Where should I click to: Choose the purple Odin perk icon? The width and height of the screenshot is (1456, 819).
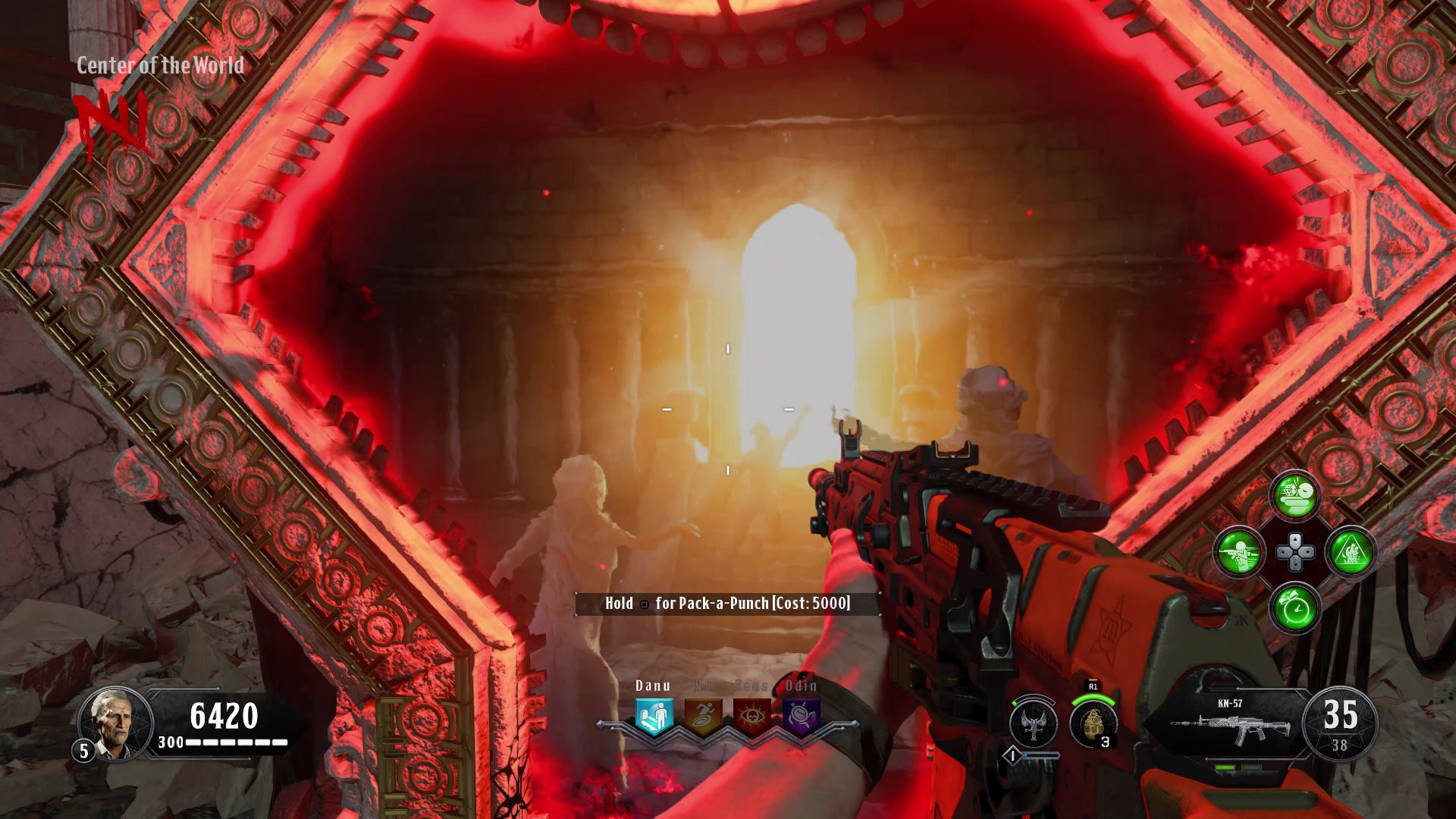click(801, 717)
